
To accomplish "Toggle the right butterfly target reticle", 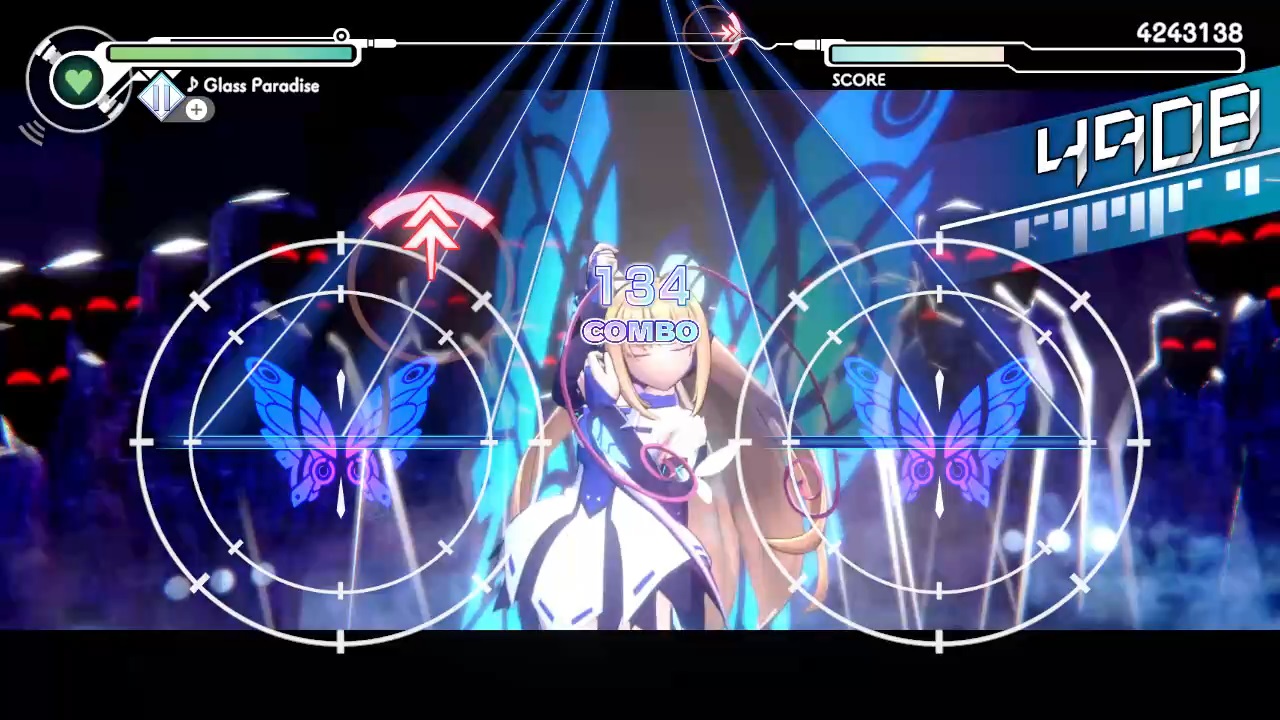I will pyautogui.click(x=940, y=440).
